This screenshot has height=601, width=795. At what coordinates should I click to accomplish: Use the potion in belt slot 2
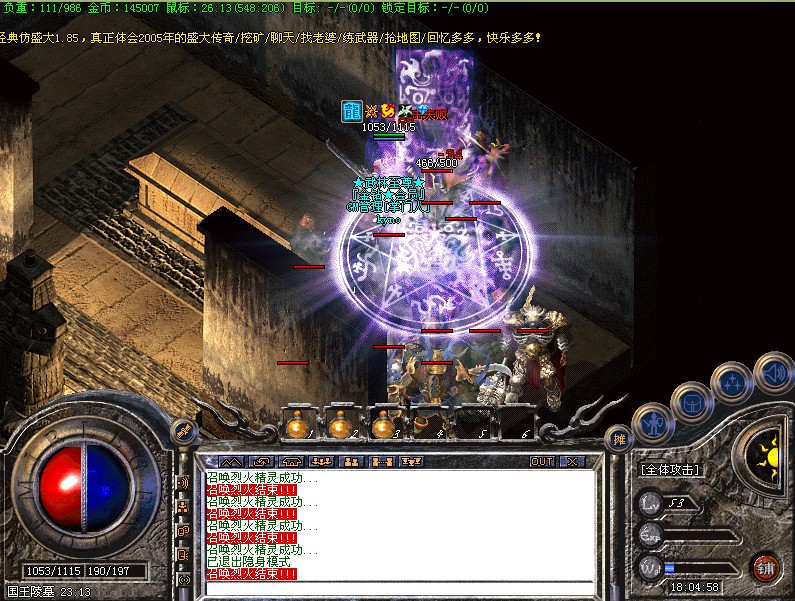click(340, 425)
